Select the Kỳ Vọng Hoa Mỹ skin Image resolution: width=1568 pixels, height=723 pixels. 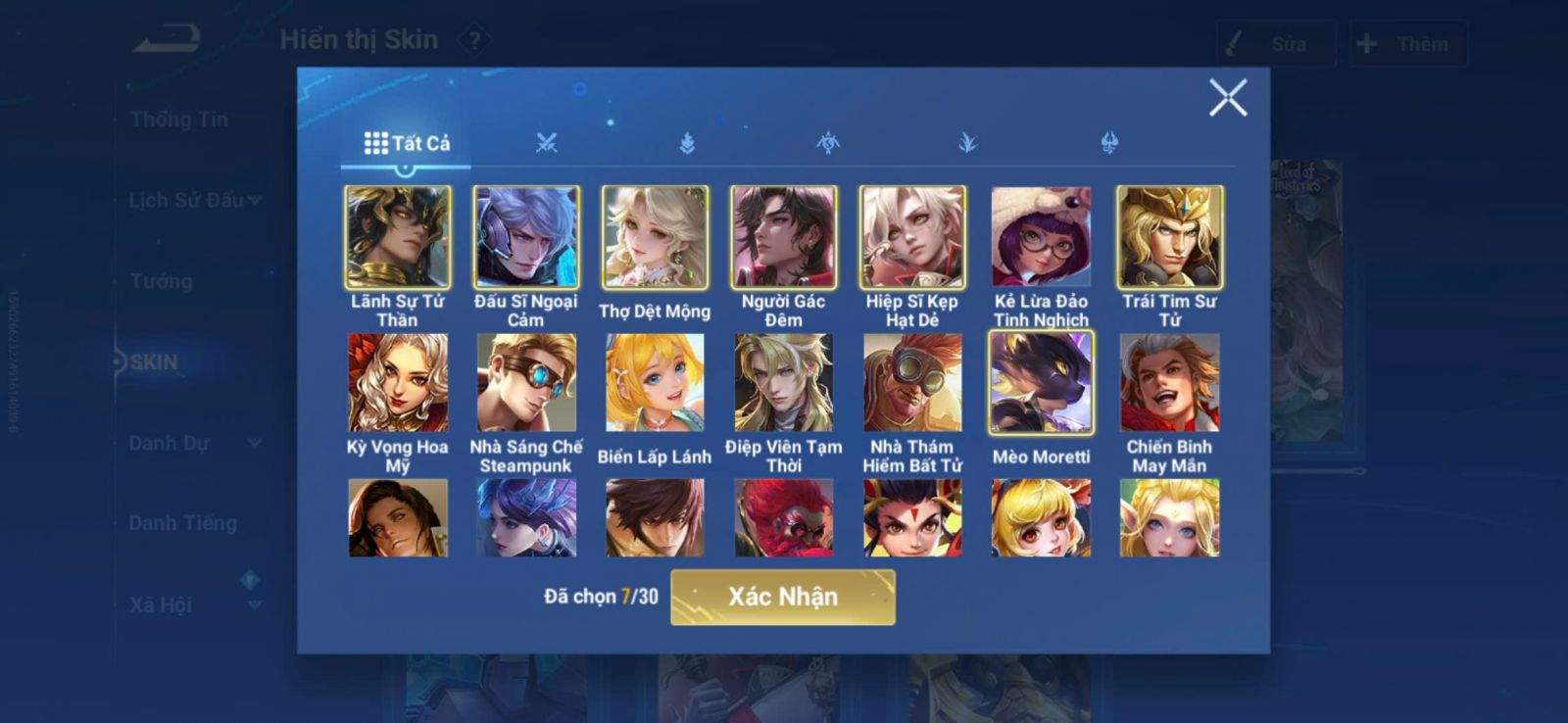pyautogui.click(x=398, y=383)
